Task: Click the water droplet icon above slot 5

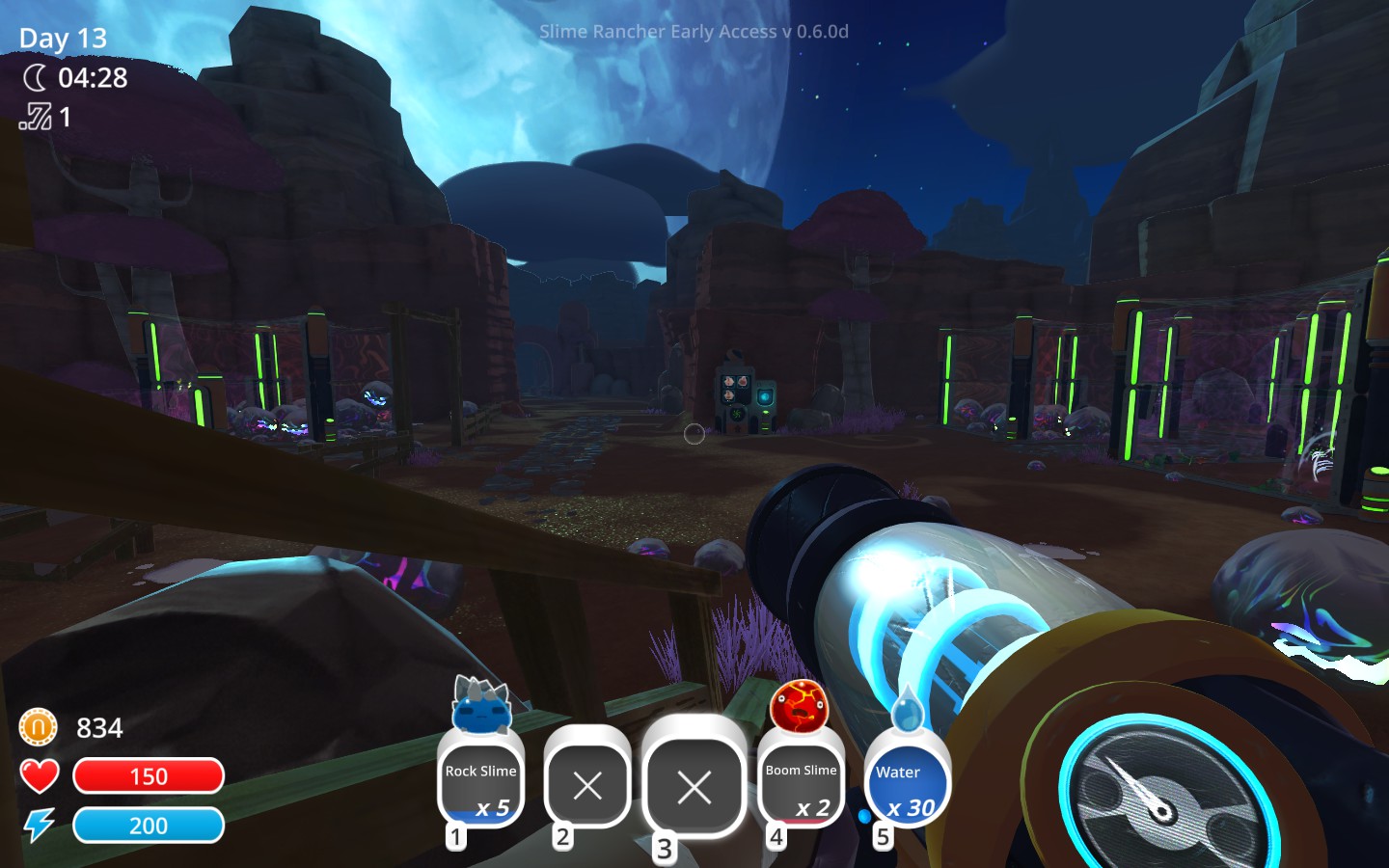Action: click(908, 711)
